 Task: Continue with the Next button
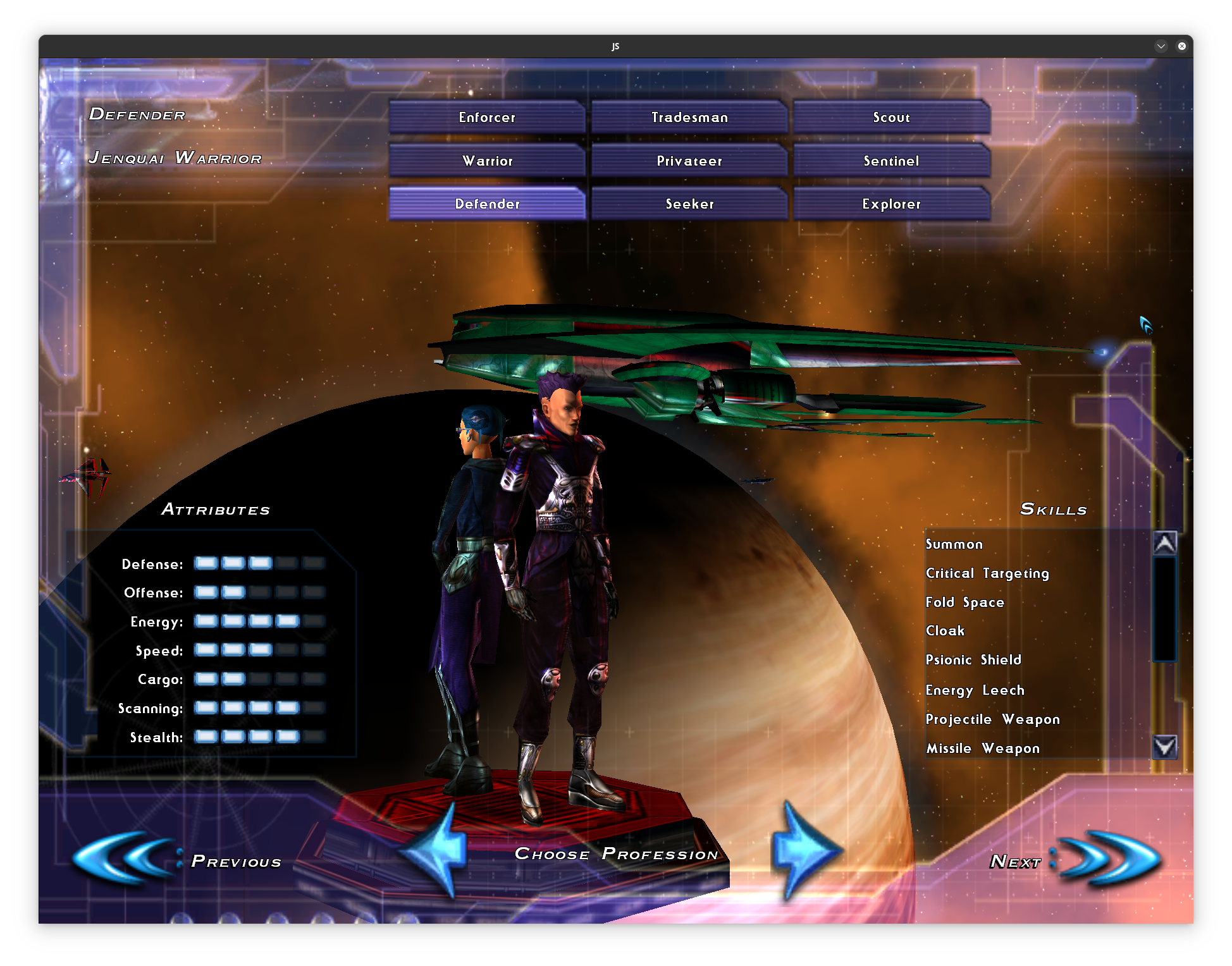tap(1075, 860)
